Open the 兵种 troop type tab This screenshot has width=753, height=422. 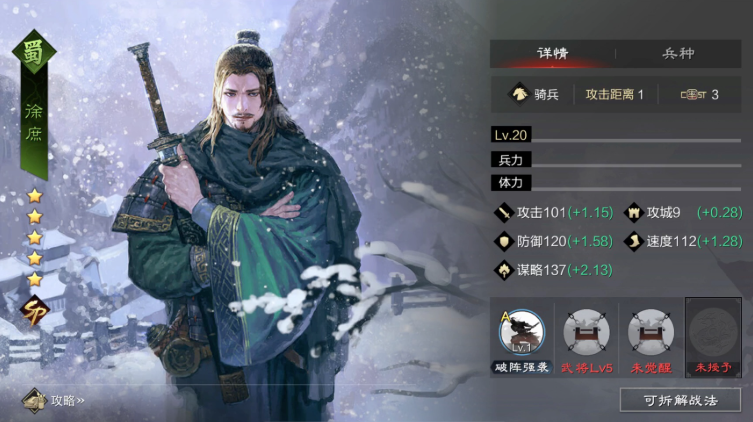[678, 54]
